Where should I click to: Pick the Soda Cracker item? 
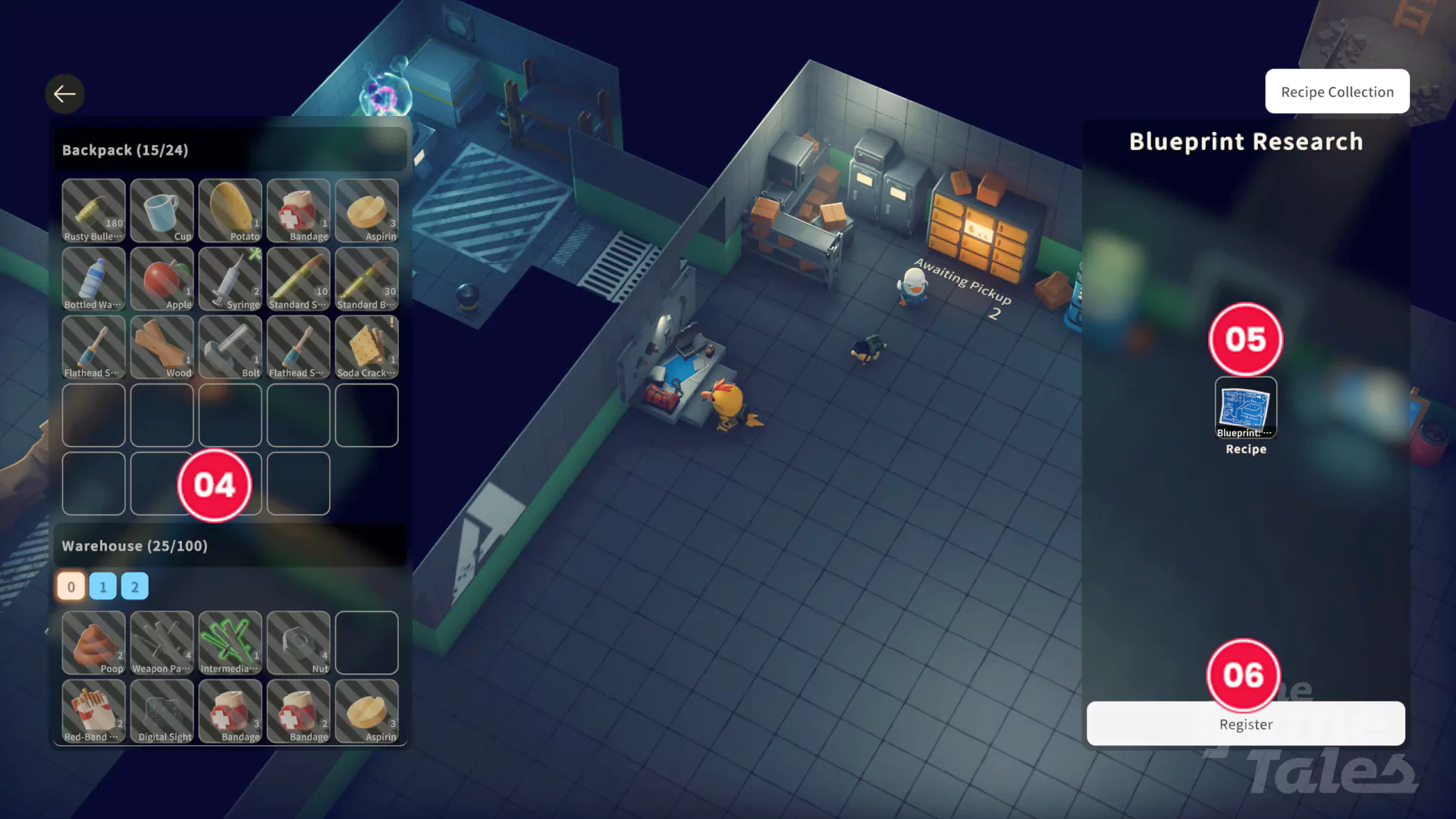(x=366, y=347)
